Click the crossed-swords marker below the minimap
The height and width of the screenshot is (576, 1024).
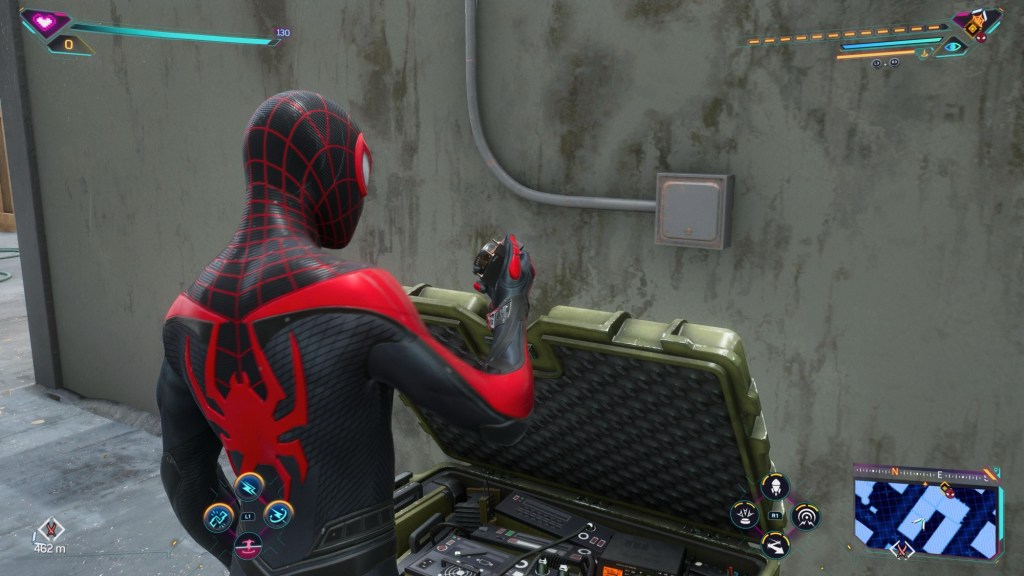point(903,550)
